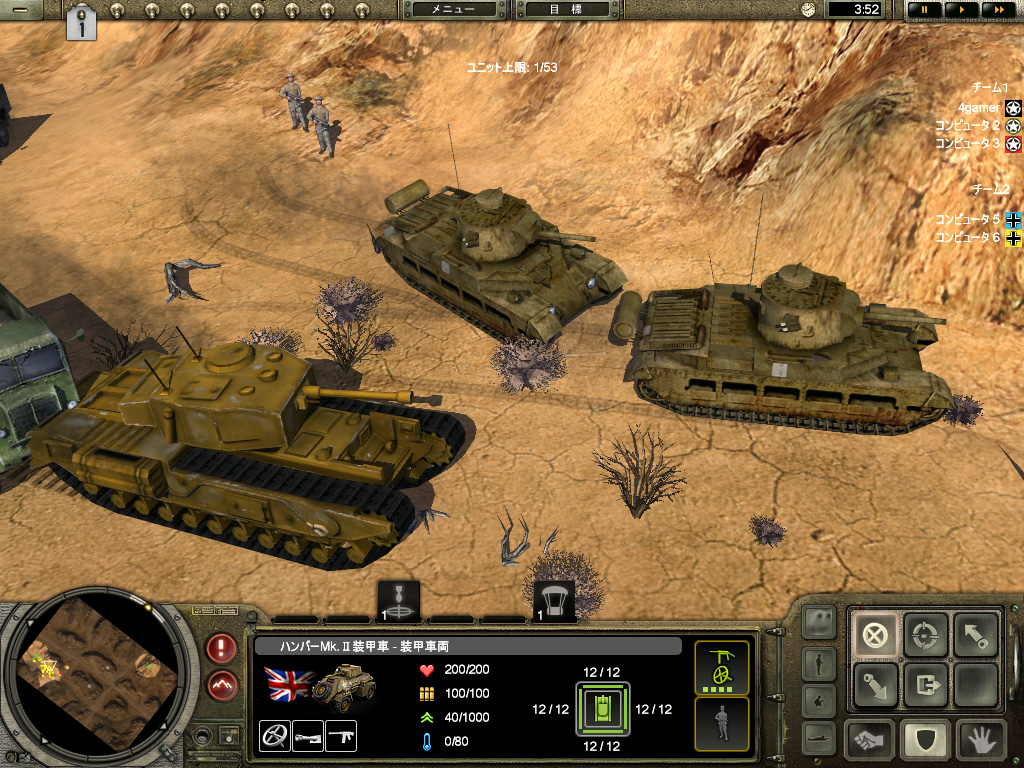Viewport: 1024px width, 768px height.
Task: Choose the steering wheel unit icon
Action: [274, 736]
